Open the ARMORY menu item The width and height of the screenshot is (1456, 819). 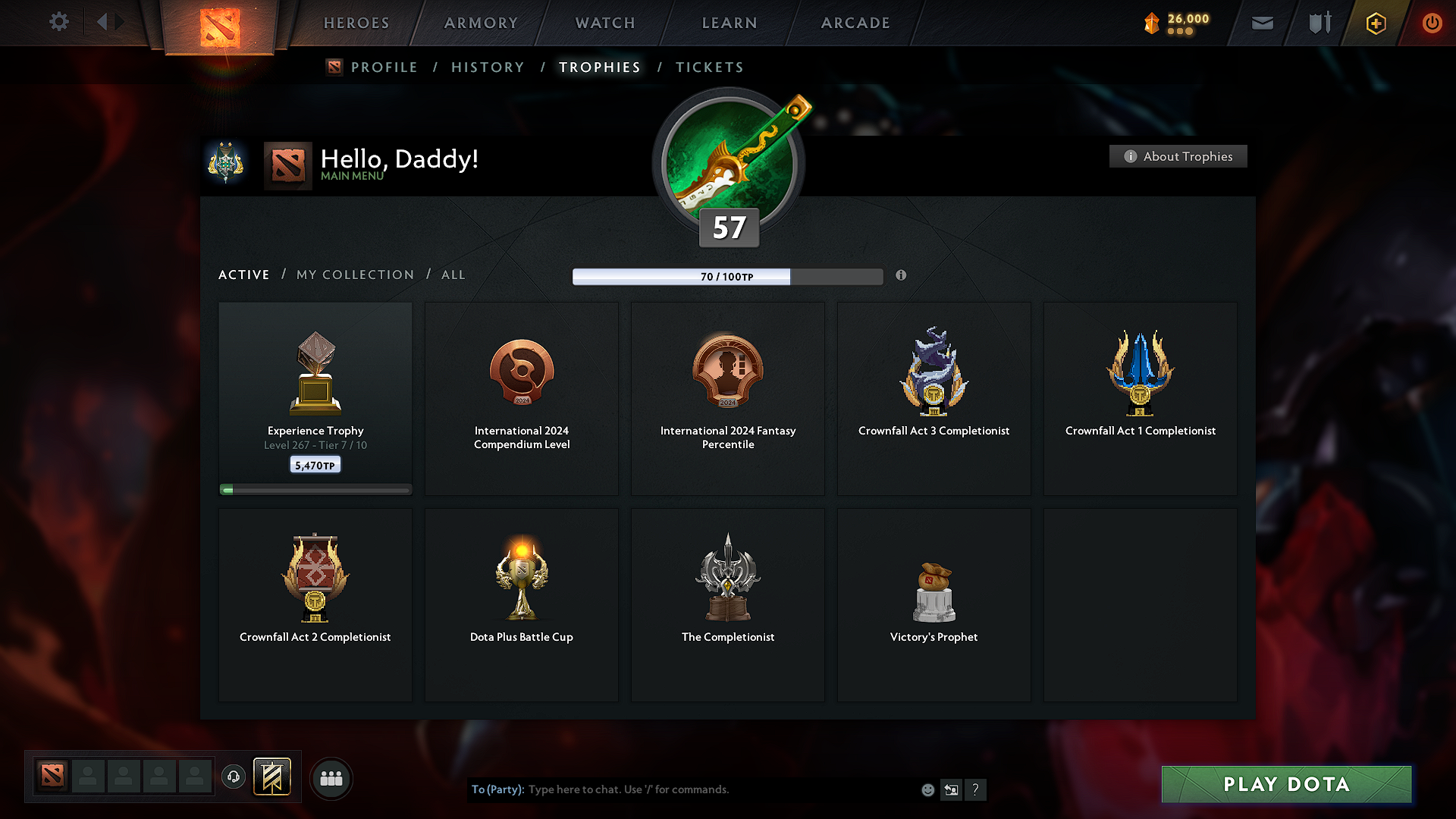[481, 23]
